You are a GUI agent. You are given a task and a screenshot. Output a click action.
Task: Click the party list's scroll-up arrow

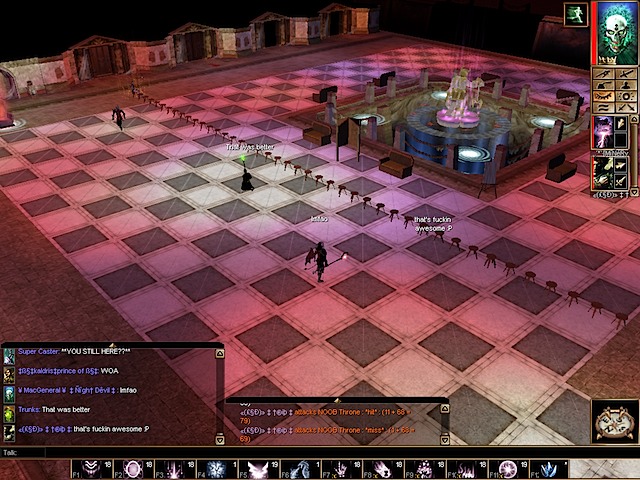pyautogui.click(x=634, y=119)
